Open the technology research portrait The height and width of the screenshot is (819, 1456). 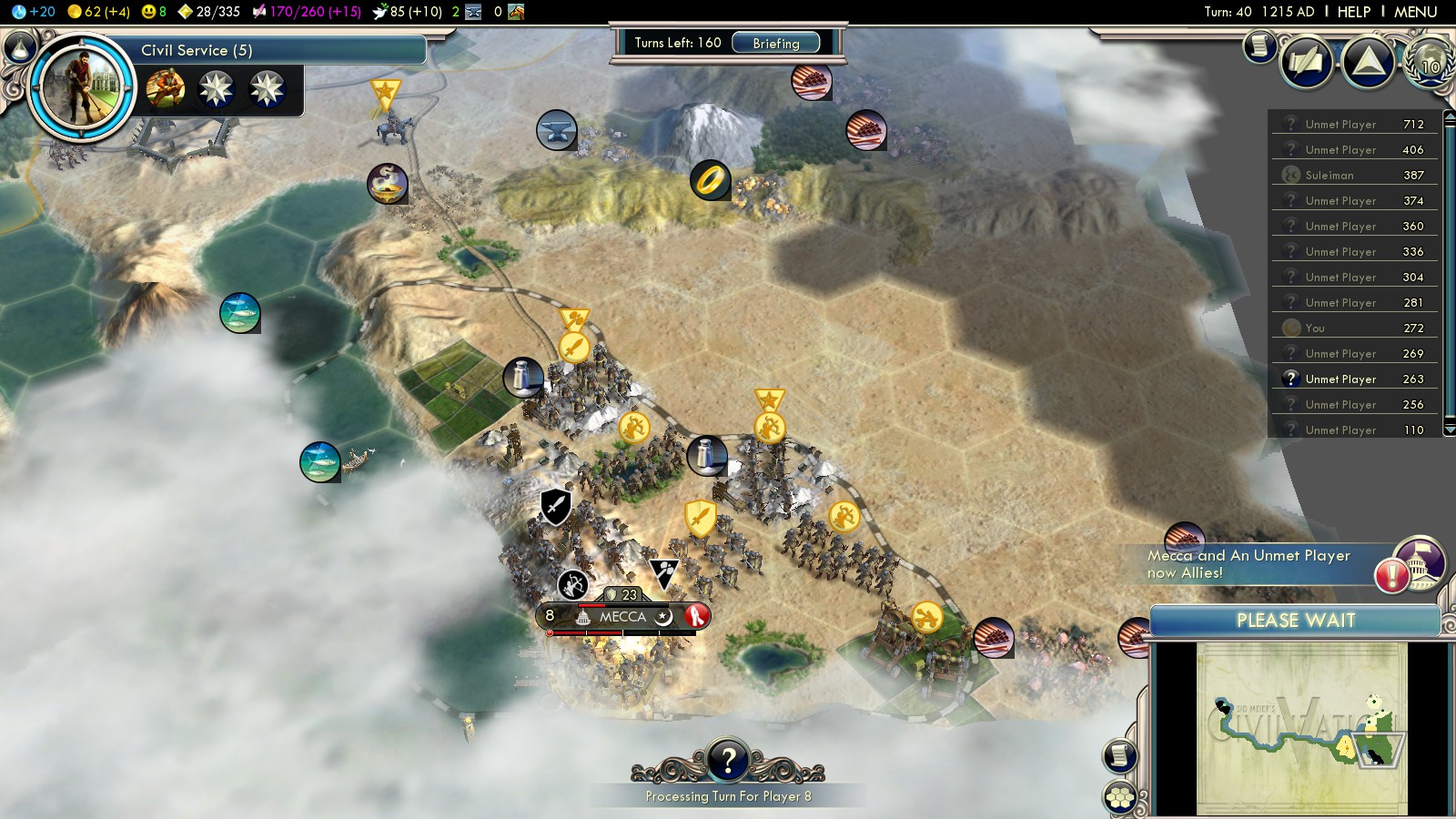coord(80,86)
